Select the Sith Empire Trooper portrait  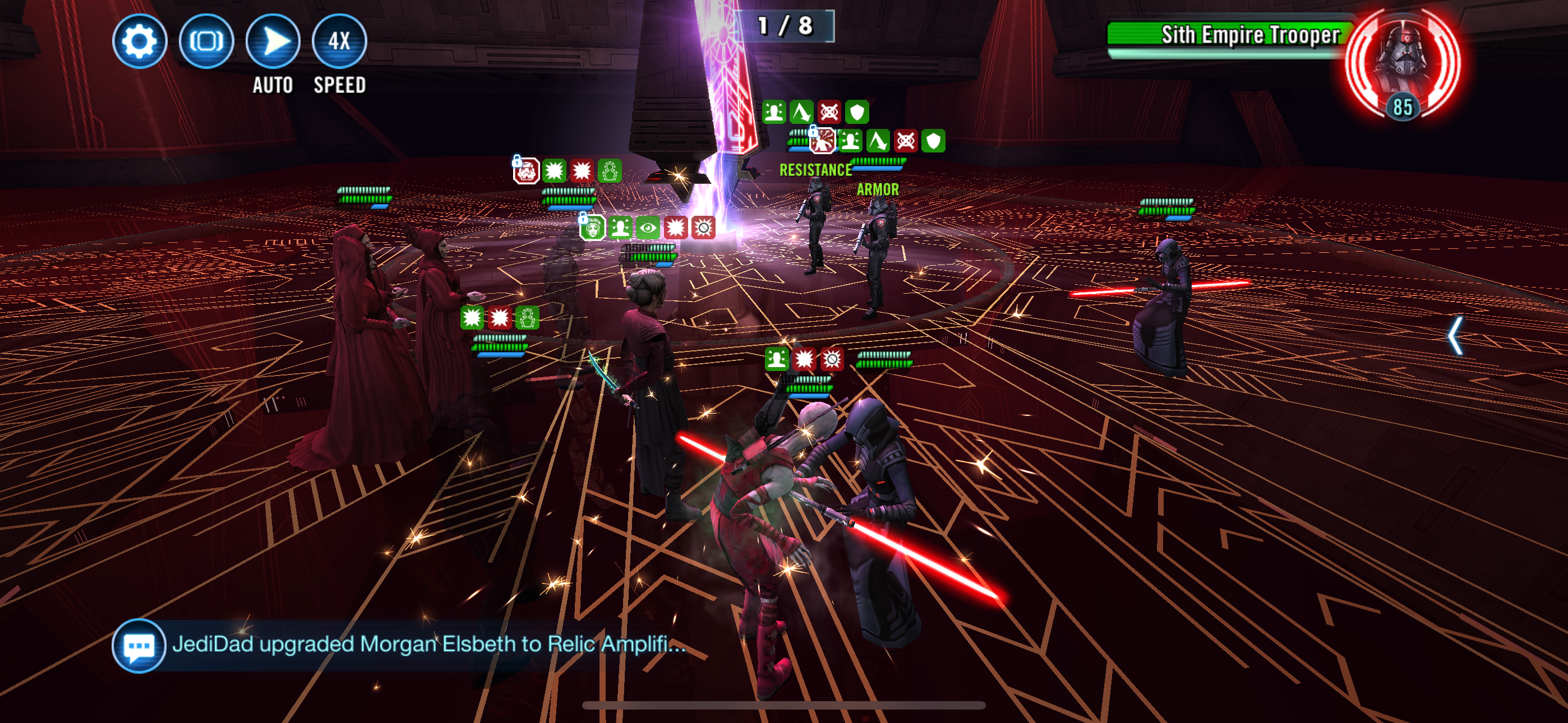click(x=1402, y=63)
